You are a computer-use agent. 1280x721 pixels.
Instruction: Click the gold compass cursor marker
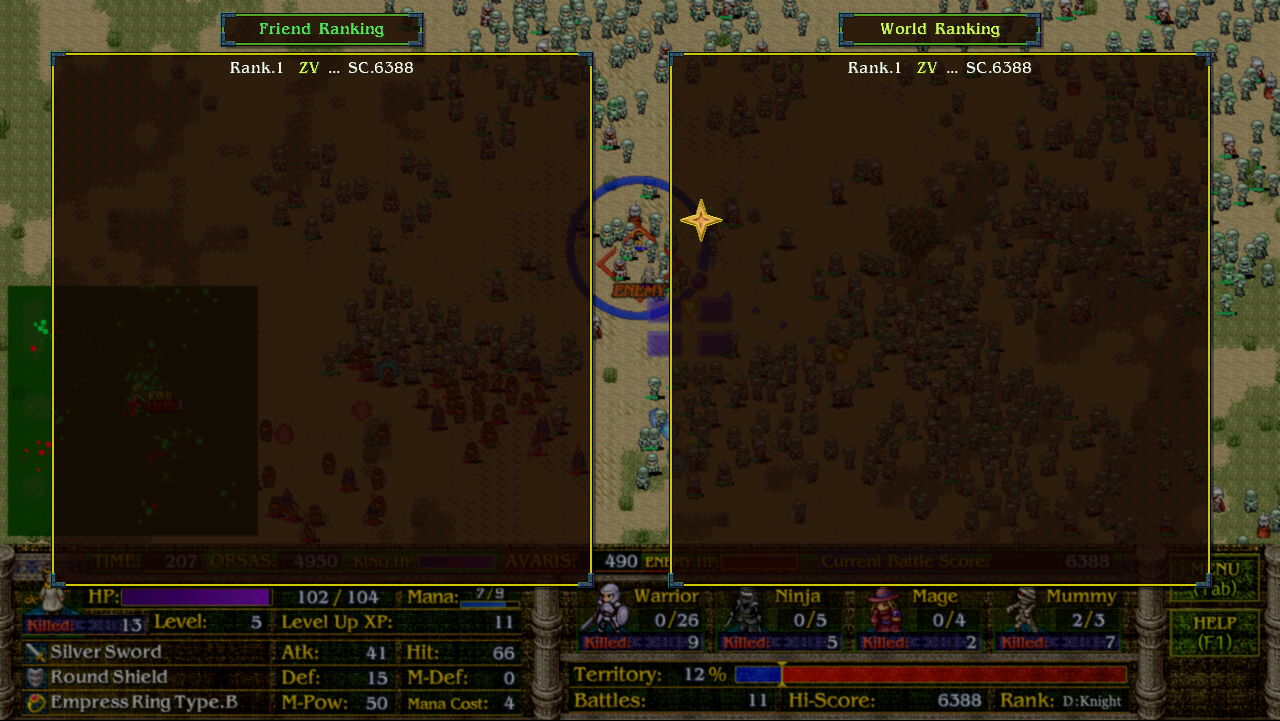700,219
